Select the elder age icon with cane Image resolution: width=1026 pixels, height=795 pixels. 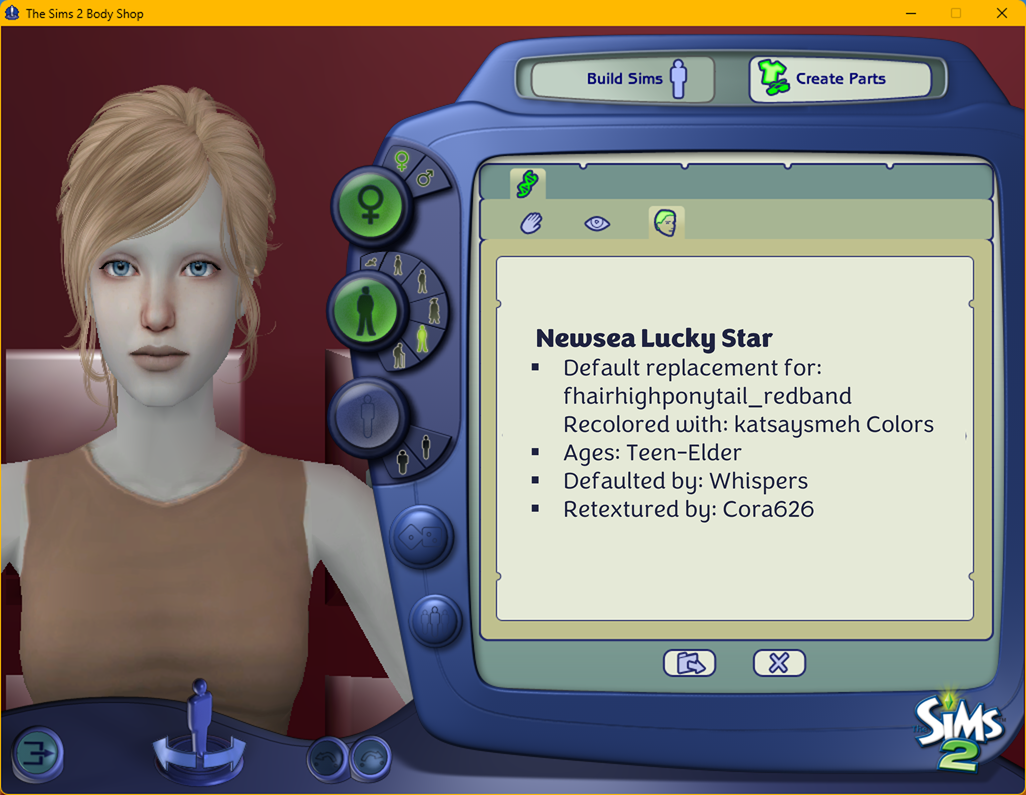(399, 355)
